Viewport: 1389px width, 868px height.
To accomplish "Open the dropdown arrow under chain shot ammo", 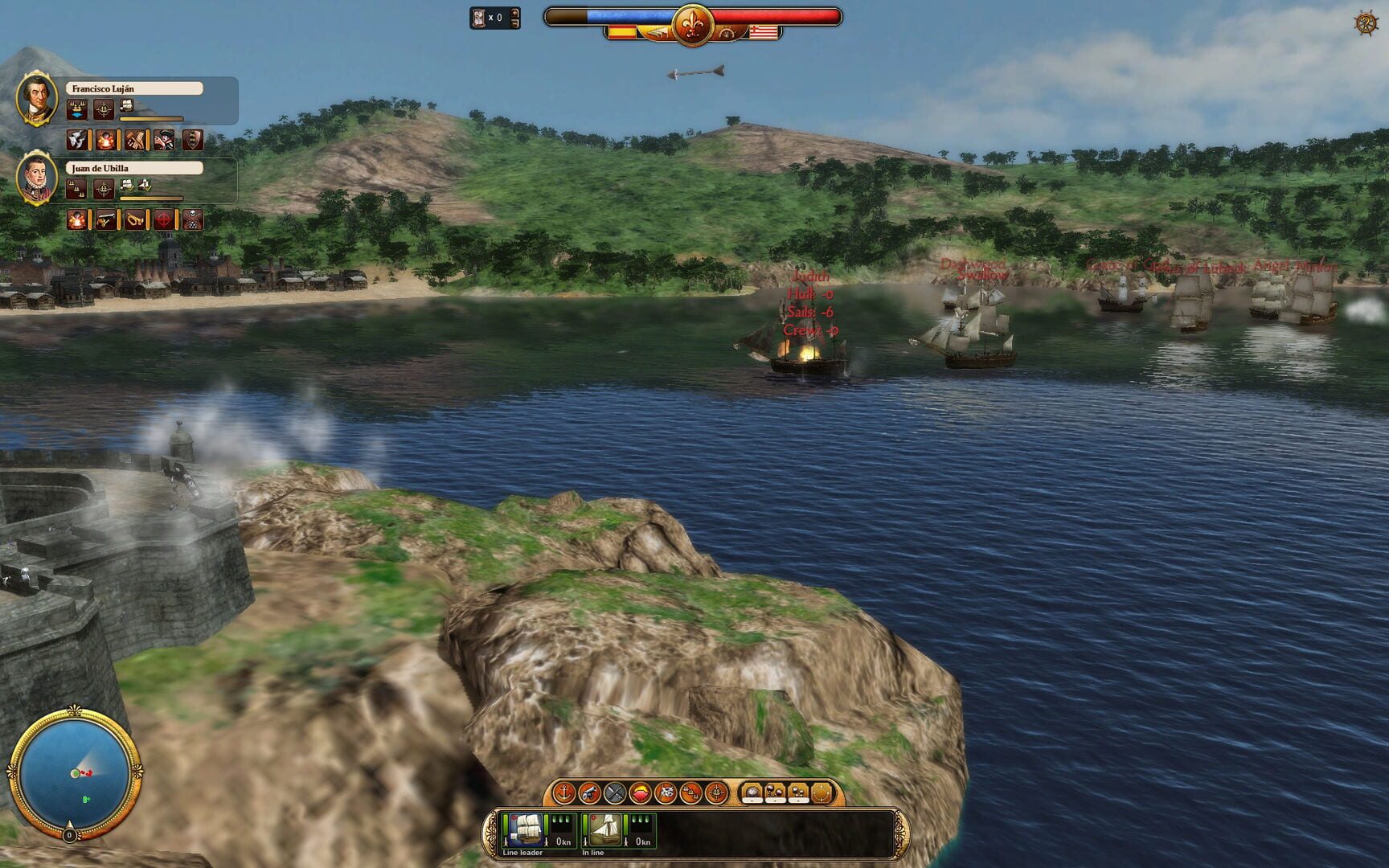I will [774, 800].
